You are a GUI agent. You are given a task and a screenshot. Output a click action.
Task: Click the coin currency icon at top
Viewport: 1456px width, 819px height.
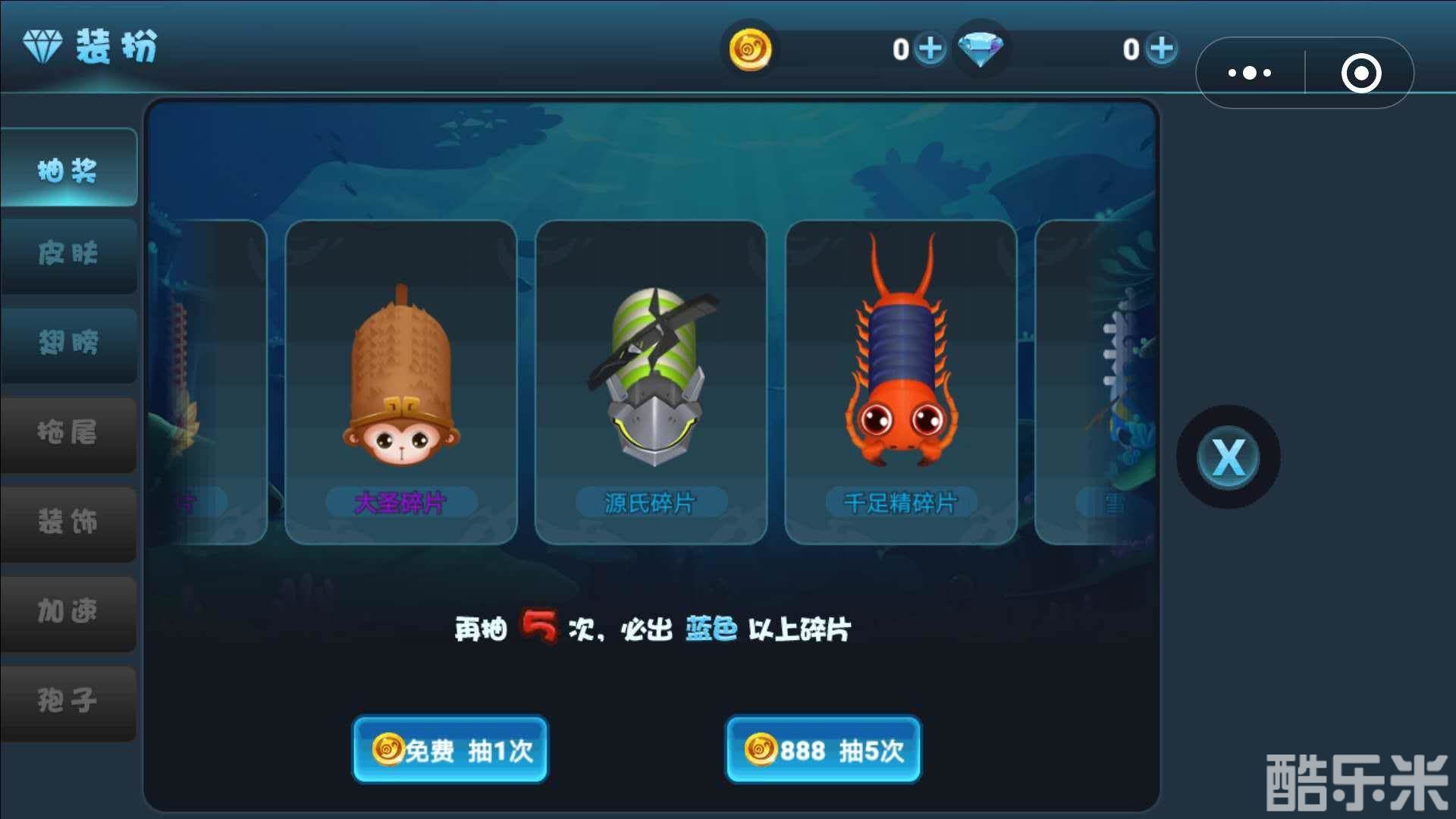749,50
